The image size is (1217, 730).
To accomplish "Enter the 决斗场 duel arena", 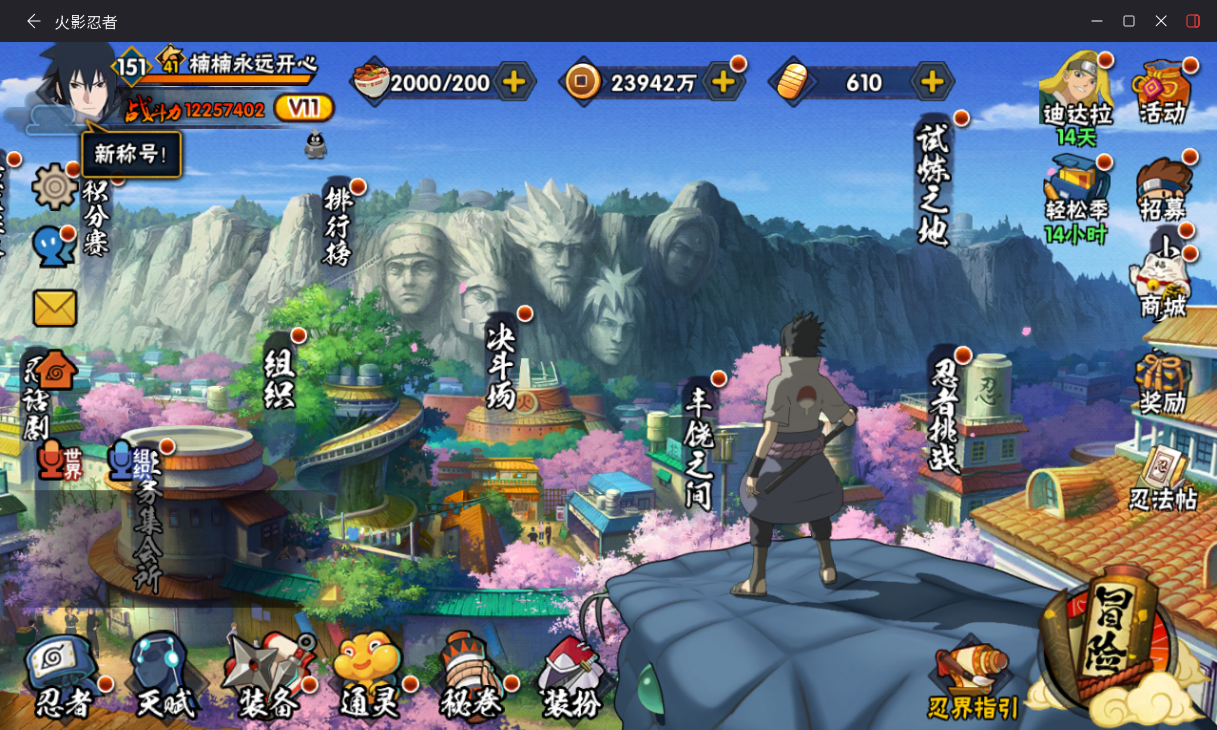I will [501, 361].
